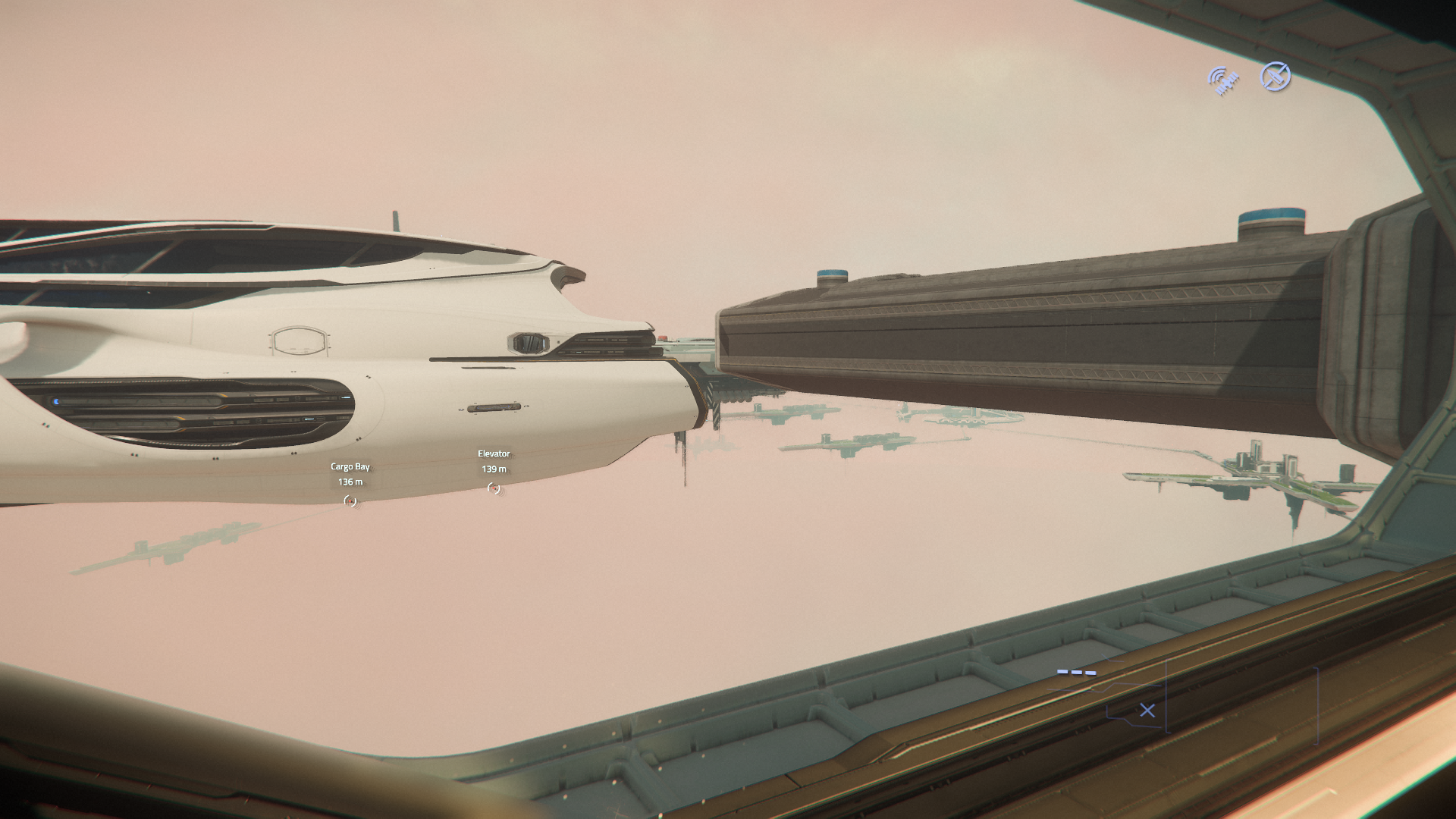This screenshot has height=819, width=1456.
Task: Click the crossed-out bullet armistice icon
Action: tap(1275, 77)
